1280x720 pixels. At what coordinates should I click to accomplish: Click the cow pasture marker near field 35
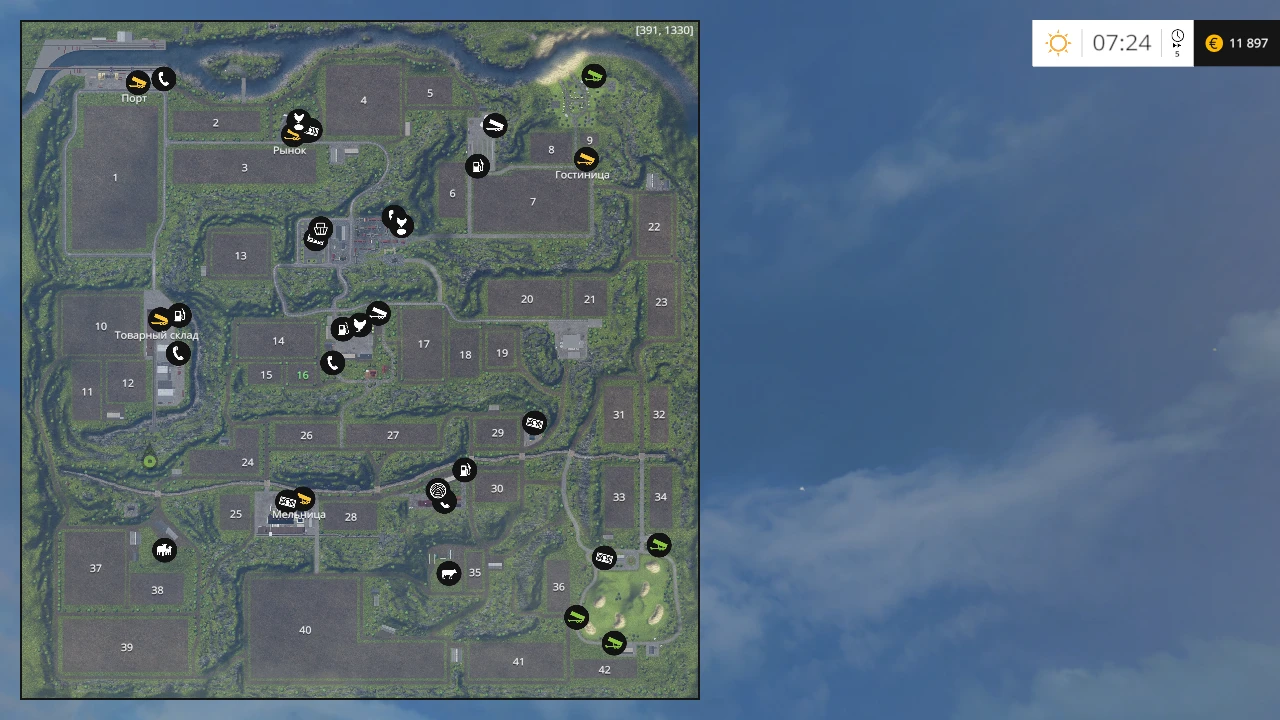tap(449, 573)
